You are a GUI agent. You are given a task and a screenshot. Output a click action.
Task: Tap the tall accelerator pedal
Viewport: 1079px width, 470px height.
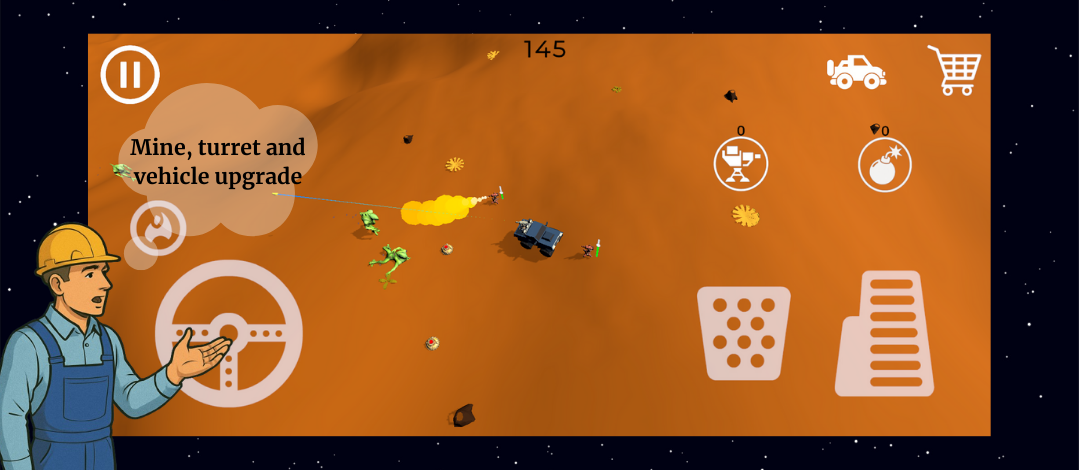884,333
